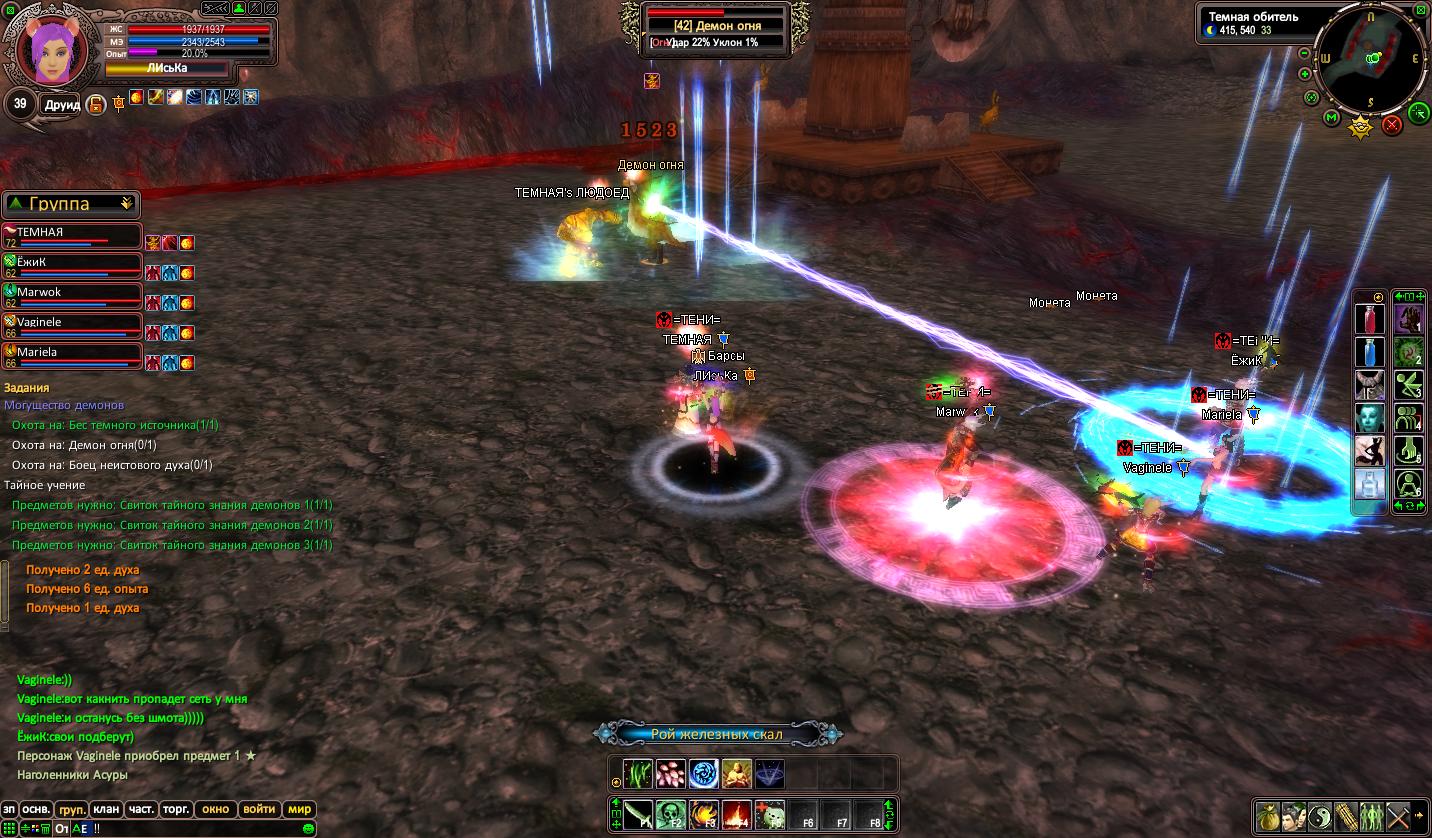
Task: Use the red health potion slot
Action: (1370, 320)
